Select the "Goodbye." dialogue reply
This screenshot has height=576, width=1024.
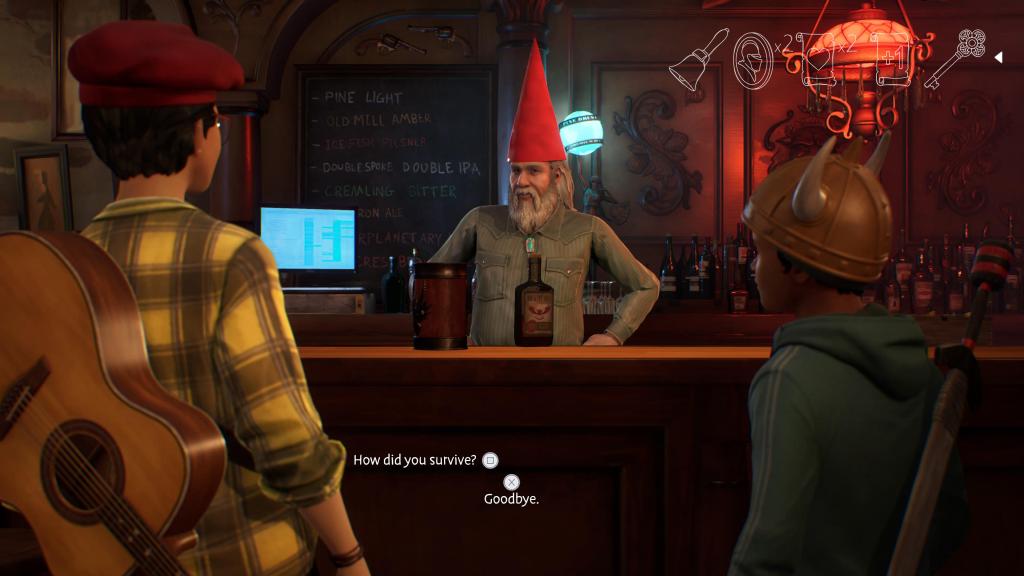[511, 498]
